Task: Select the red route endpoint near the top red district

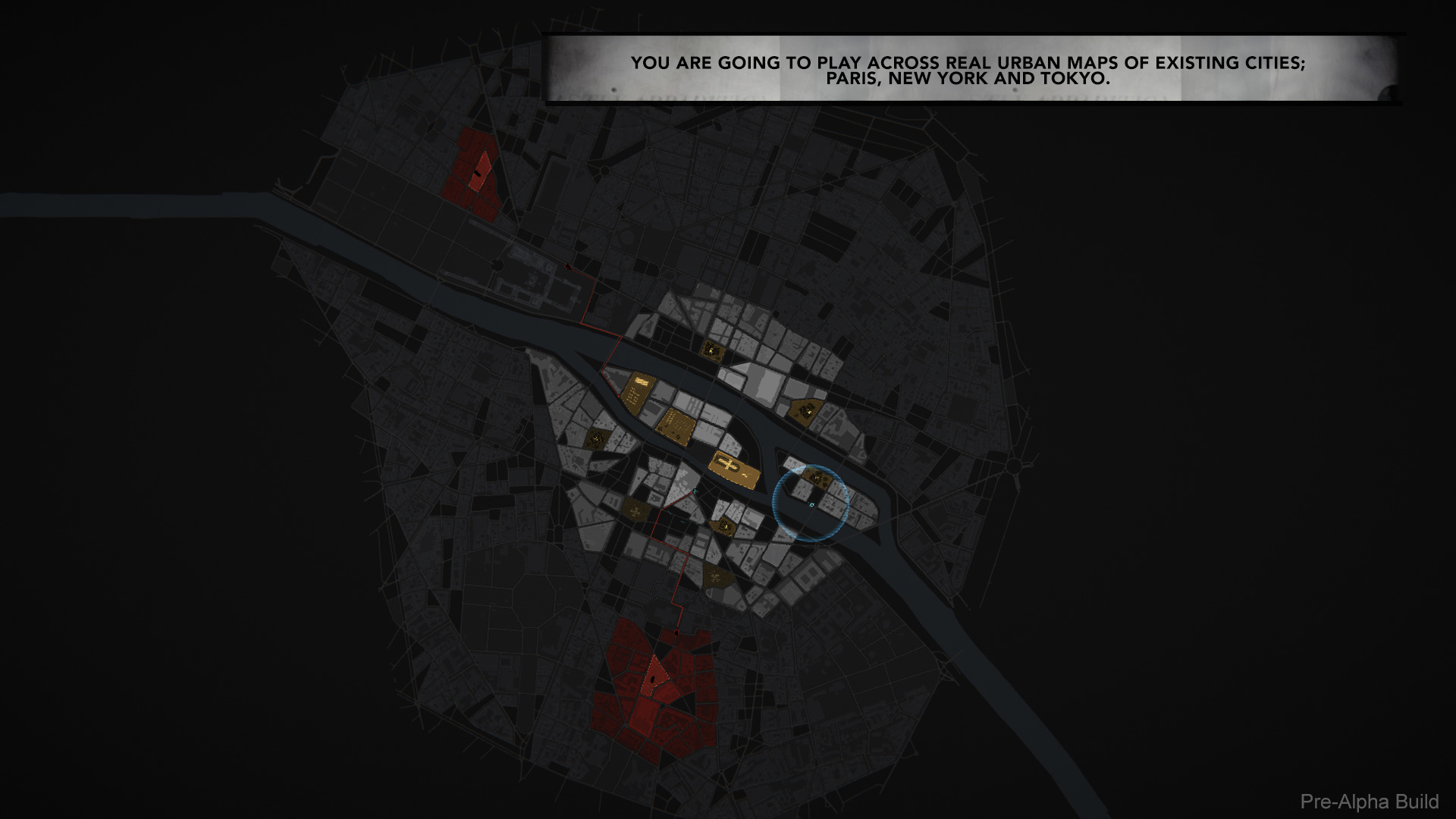Action: click(x=567, y=265)
